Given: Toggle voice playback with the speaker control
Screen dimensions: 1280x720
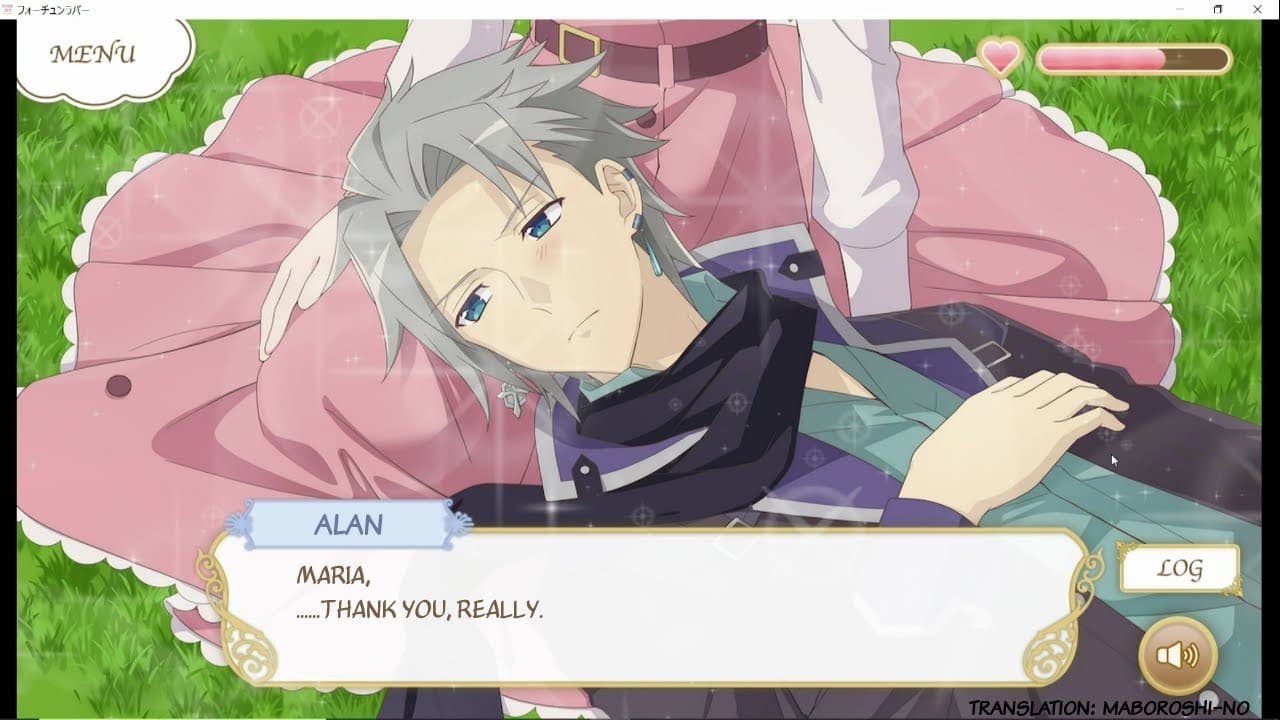Looking at the screenshot, I should click(x=1177, y=653).
